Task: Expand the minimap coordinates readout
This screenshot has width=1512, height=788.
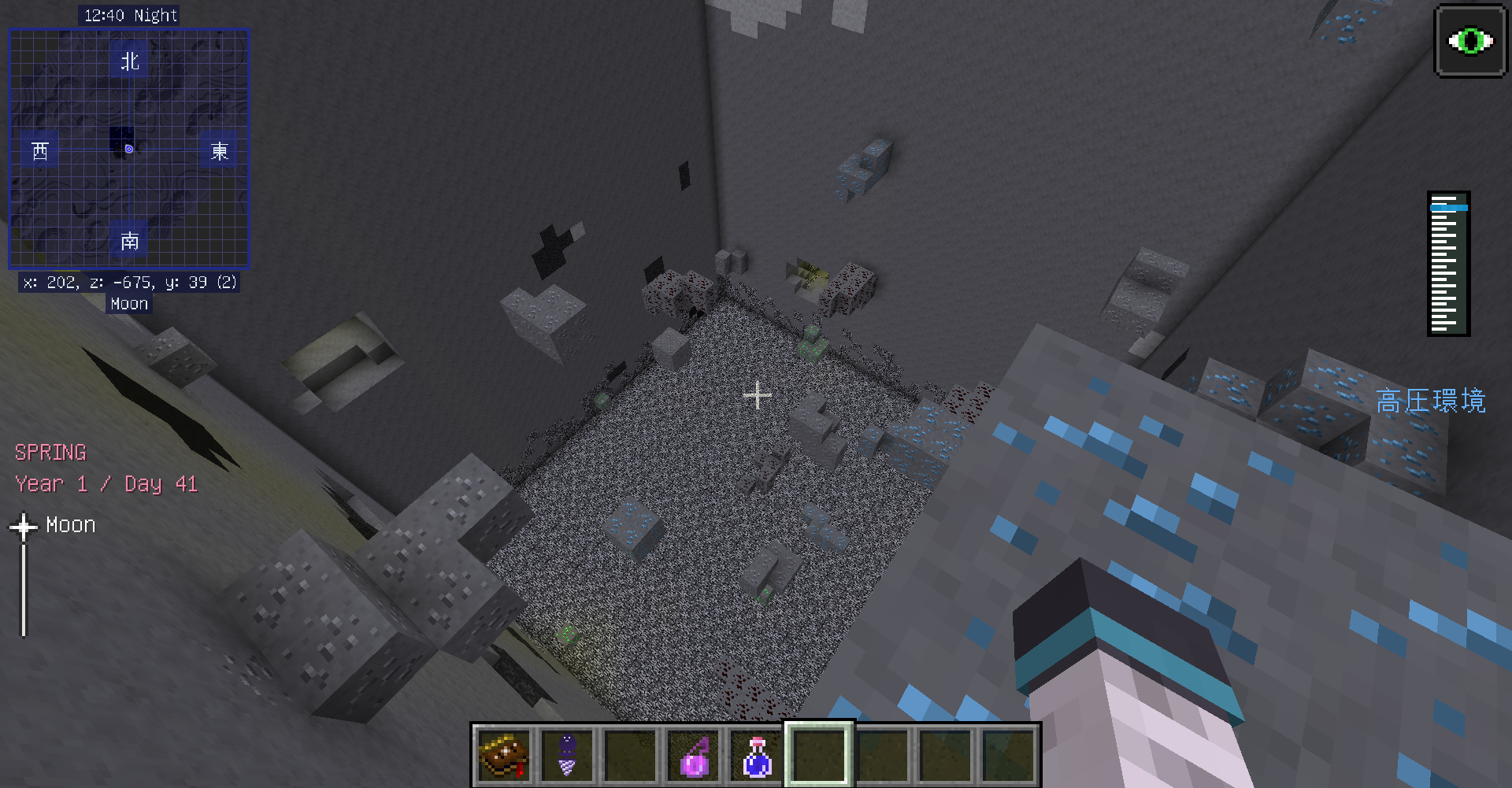Action: coord(128,282)
